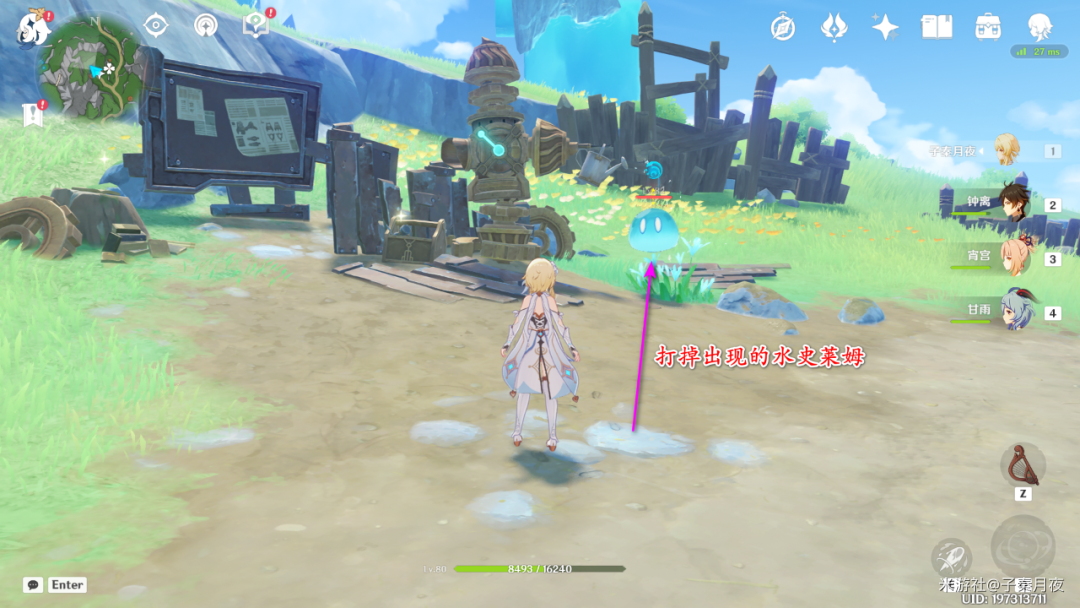Open the compass Events icon

click(x=783, y=27)
